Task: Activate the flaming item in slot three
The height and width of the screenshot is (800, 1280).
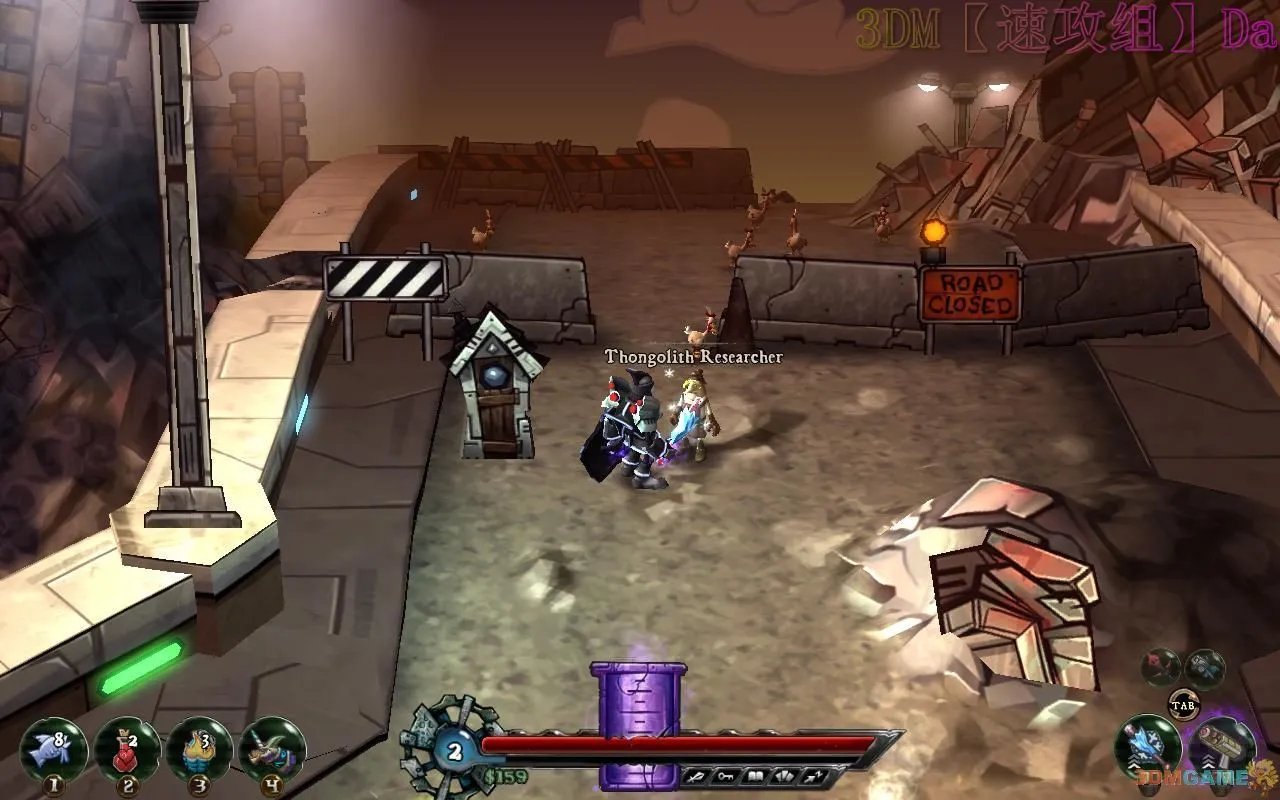Action: click(199, 749)
